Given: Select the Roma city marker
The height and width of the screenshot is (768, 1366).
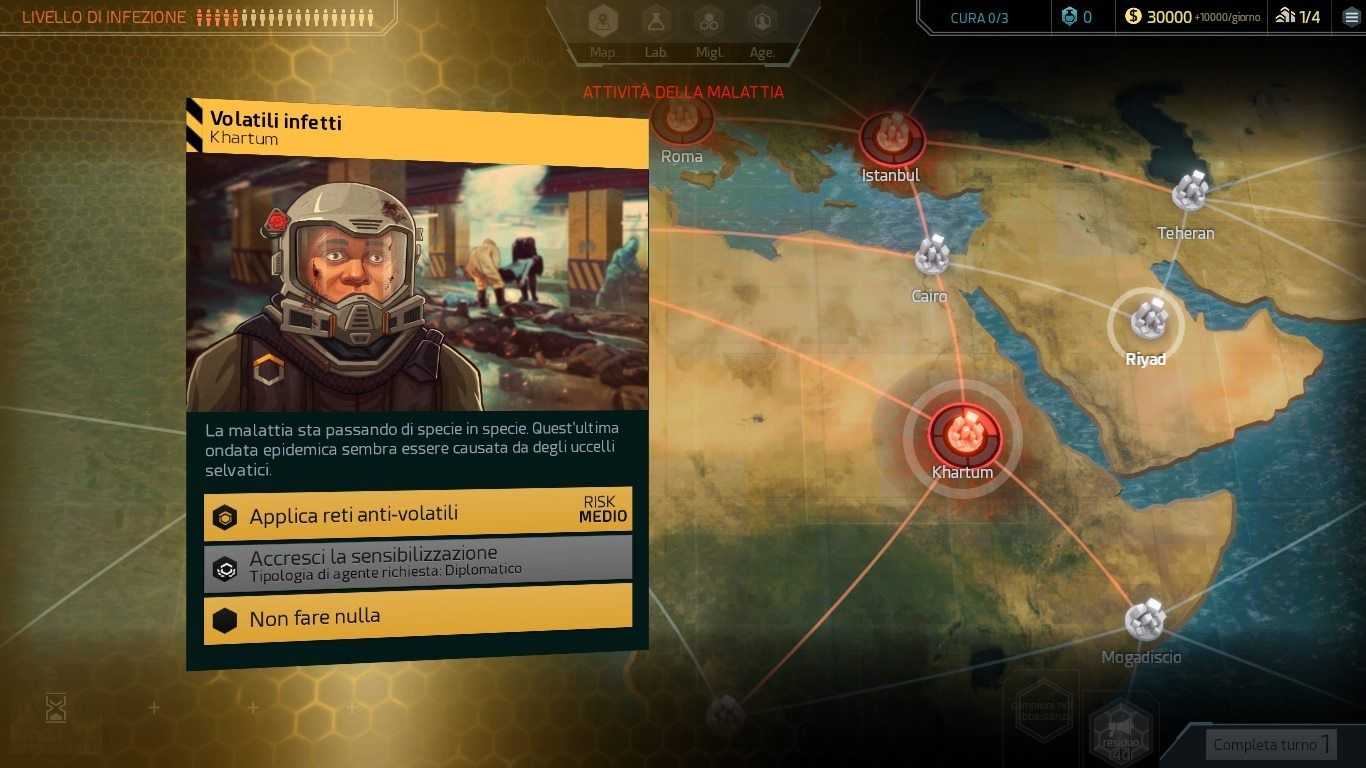Looking at the screenshot, I should [x=682, y=120].
